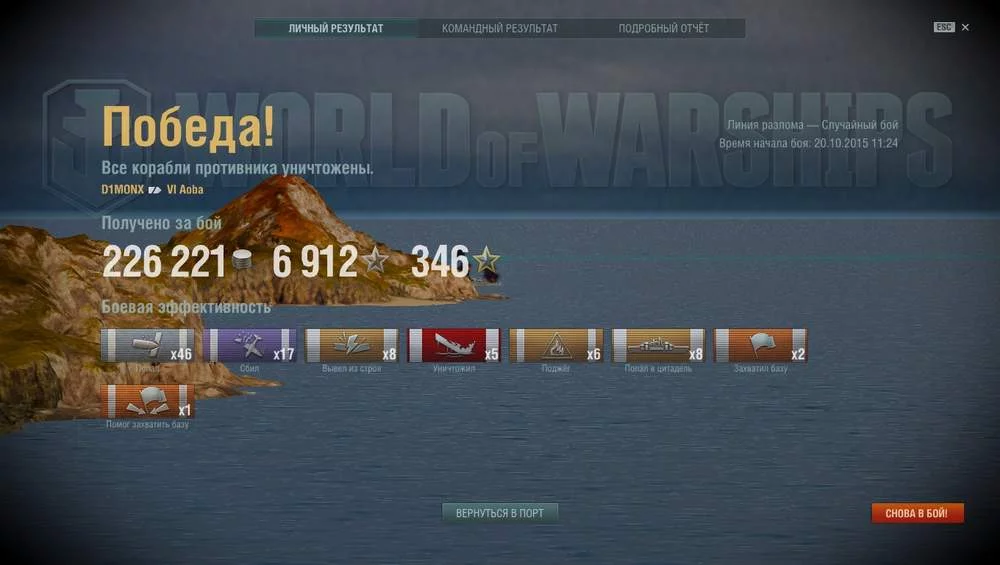Click the x8 Вывел из строя ribbon

(x=352, y=345)
